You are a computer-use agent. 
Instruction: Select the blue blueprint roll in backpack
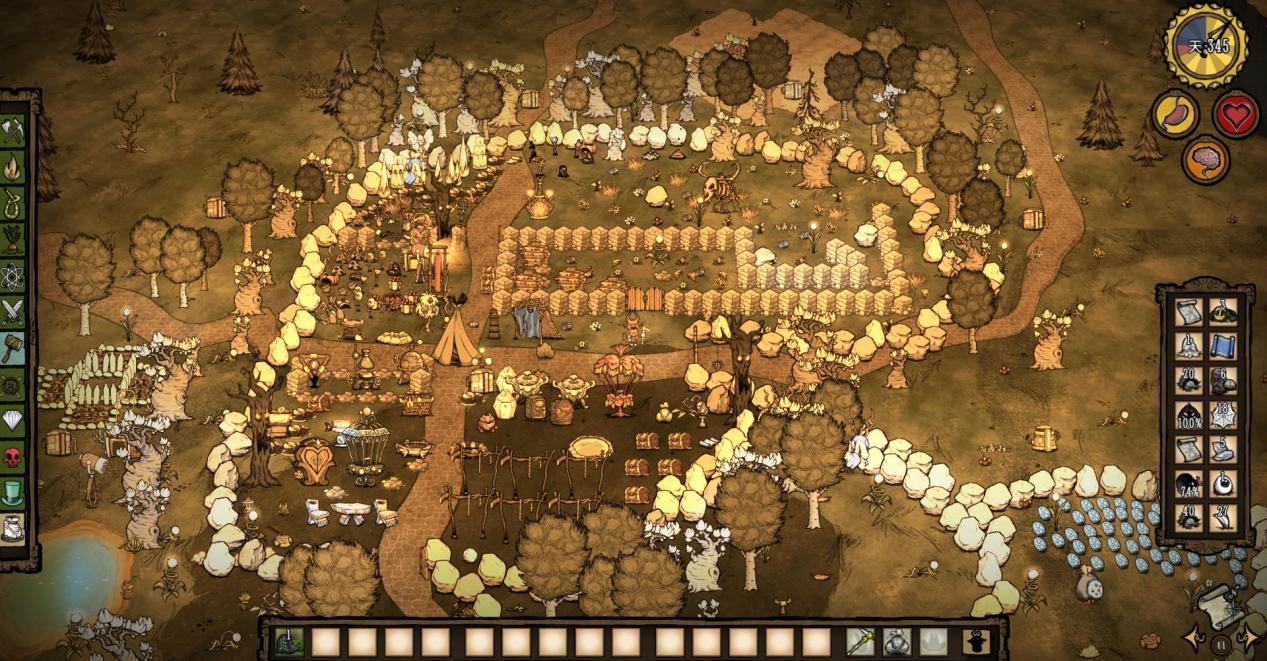tap(1222, 346)
